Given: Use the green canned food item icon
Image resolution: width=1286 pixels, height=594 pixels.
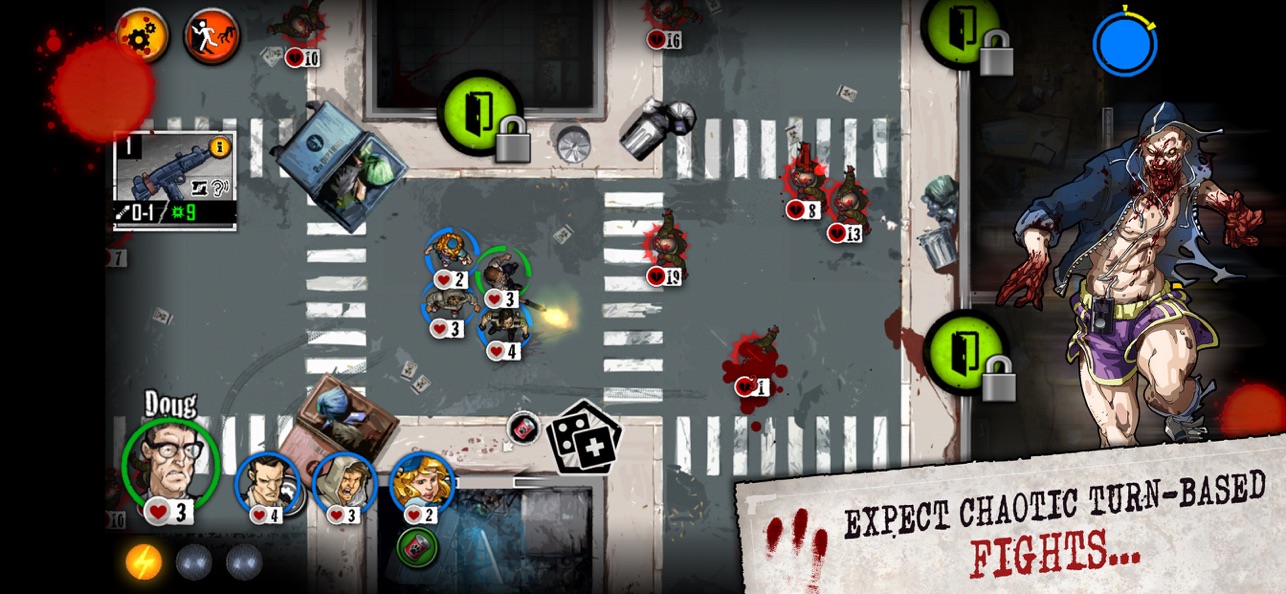Looking at the screenshot, I should click(417, 547).
